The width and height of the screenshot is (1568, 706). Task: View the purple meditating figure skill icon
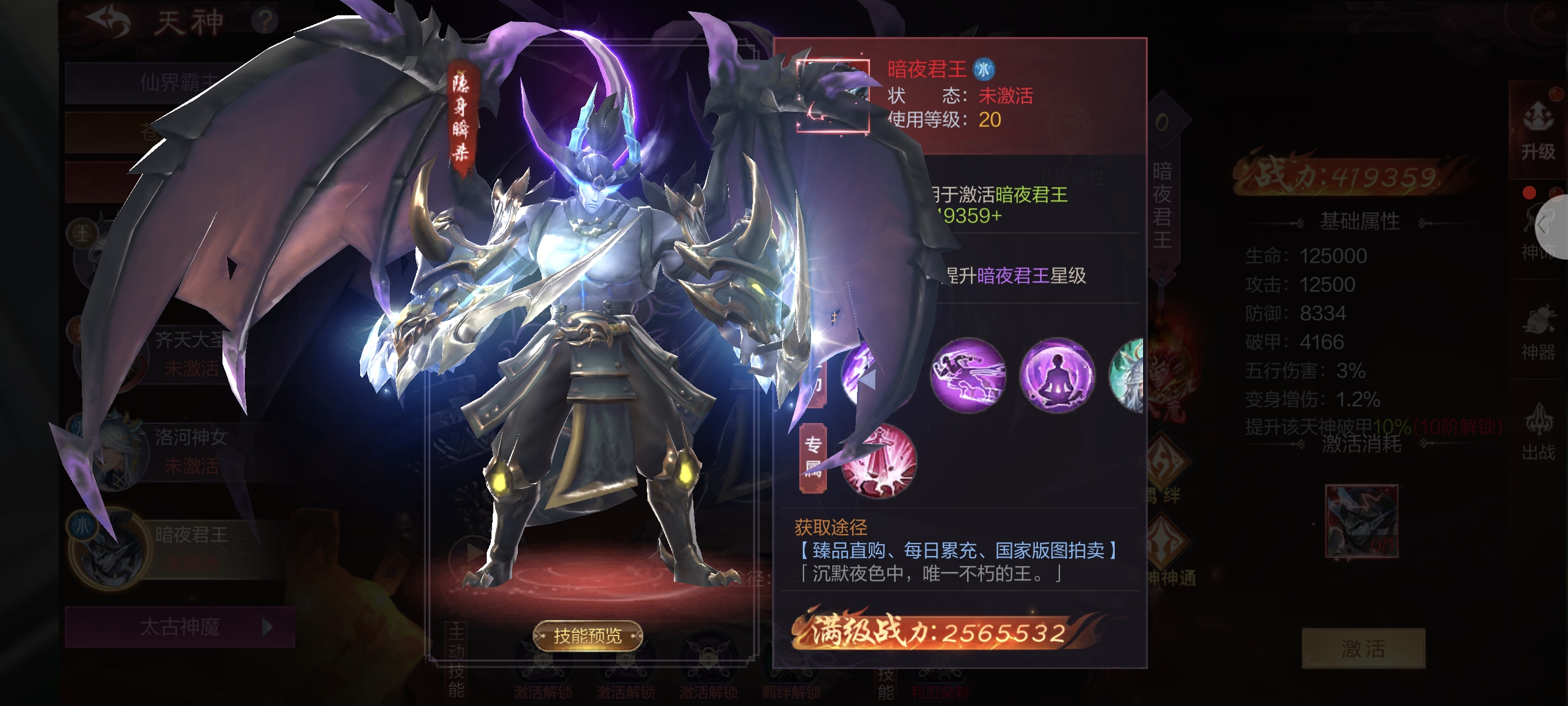pos(1057,374)
